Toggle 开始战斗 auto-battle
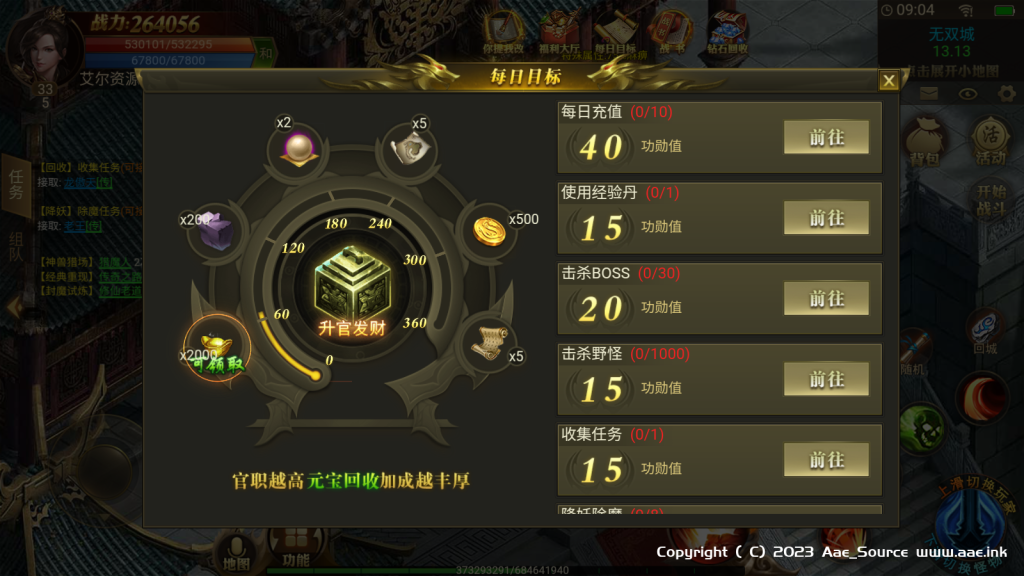Viewport: 1024px width, 576px height. [x=991, y=198]
